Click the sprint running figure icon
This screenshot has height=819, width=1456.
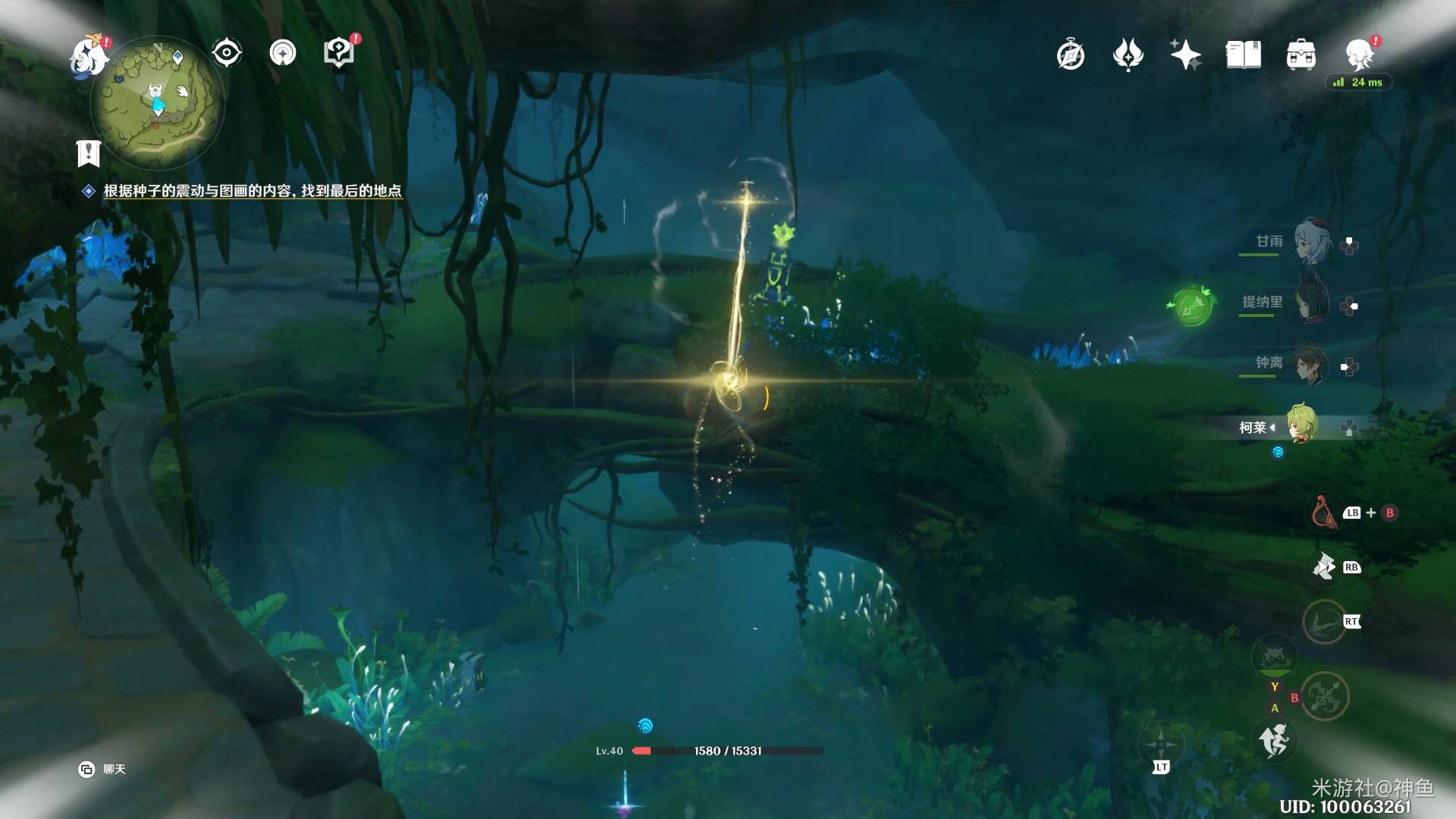1274,741
